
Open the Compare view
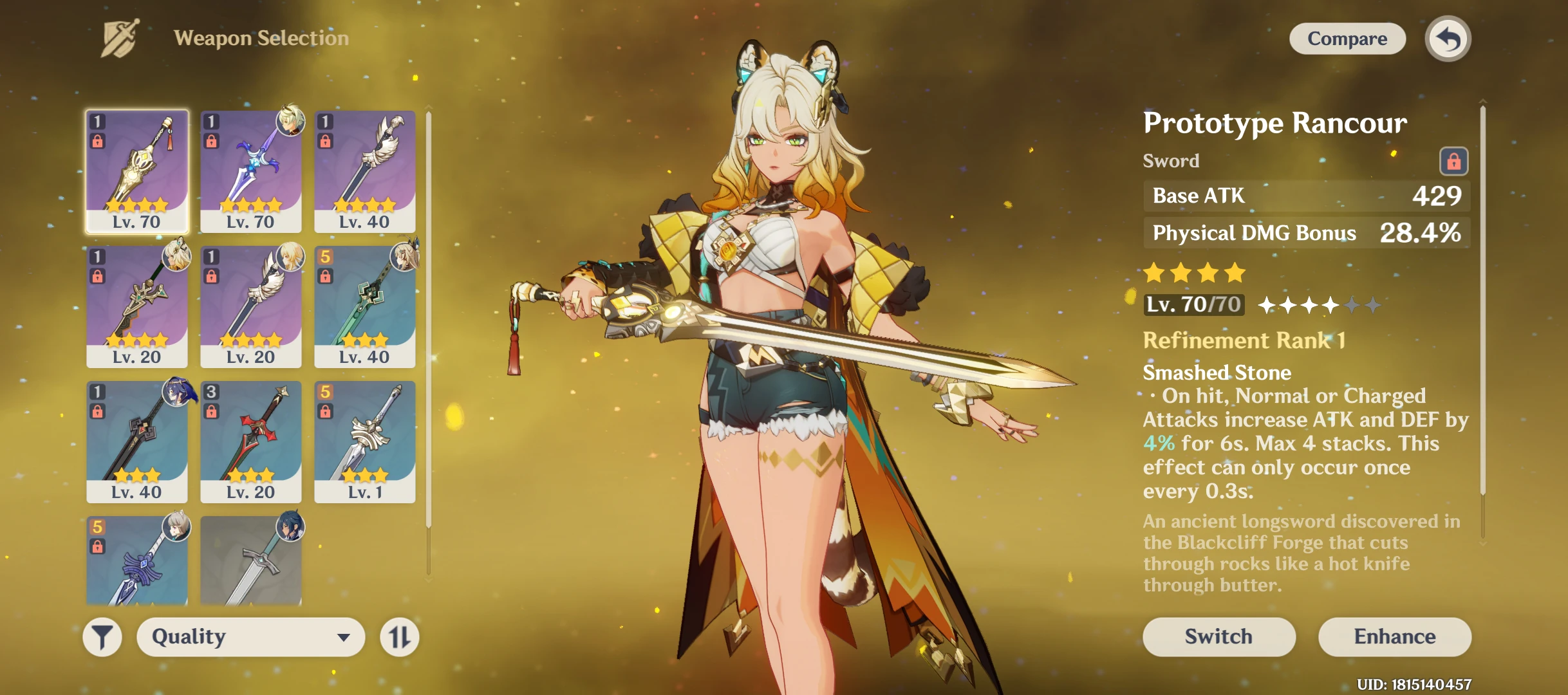point(1347,39)
